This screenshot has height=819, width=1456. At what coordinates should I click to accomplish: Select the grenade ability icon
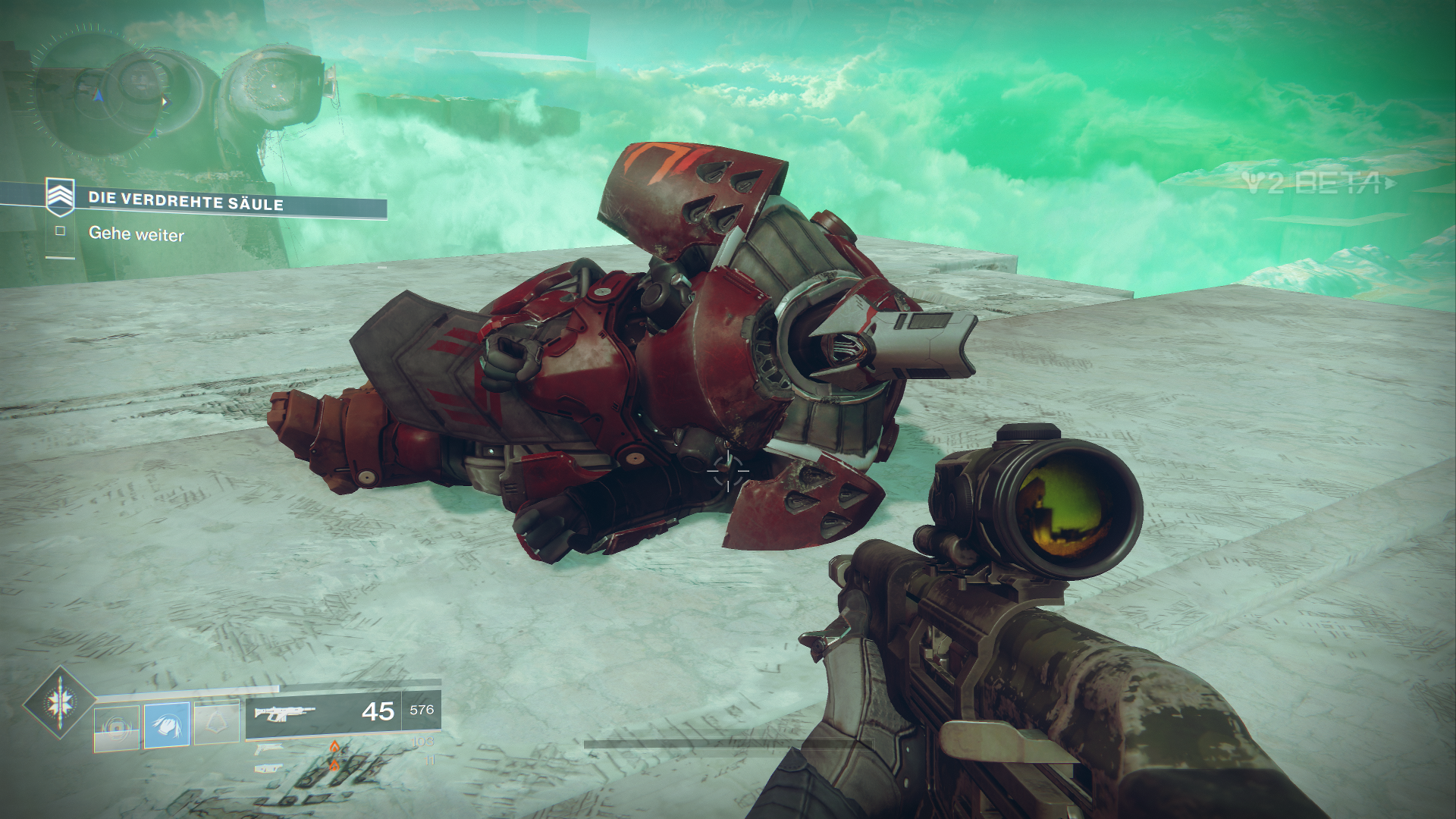(117, 727)
